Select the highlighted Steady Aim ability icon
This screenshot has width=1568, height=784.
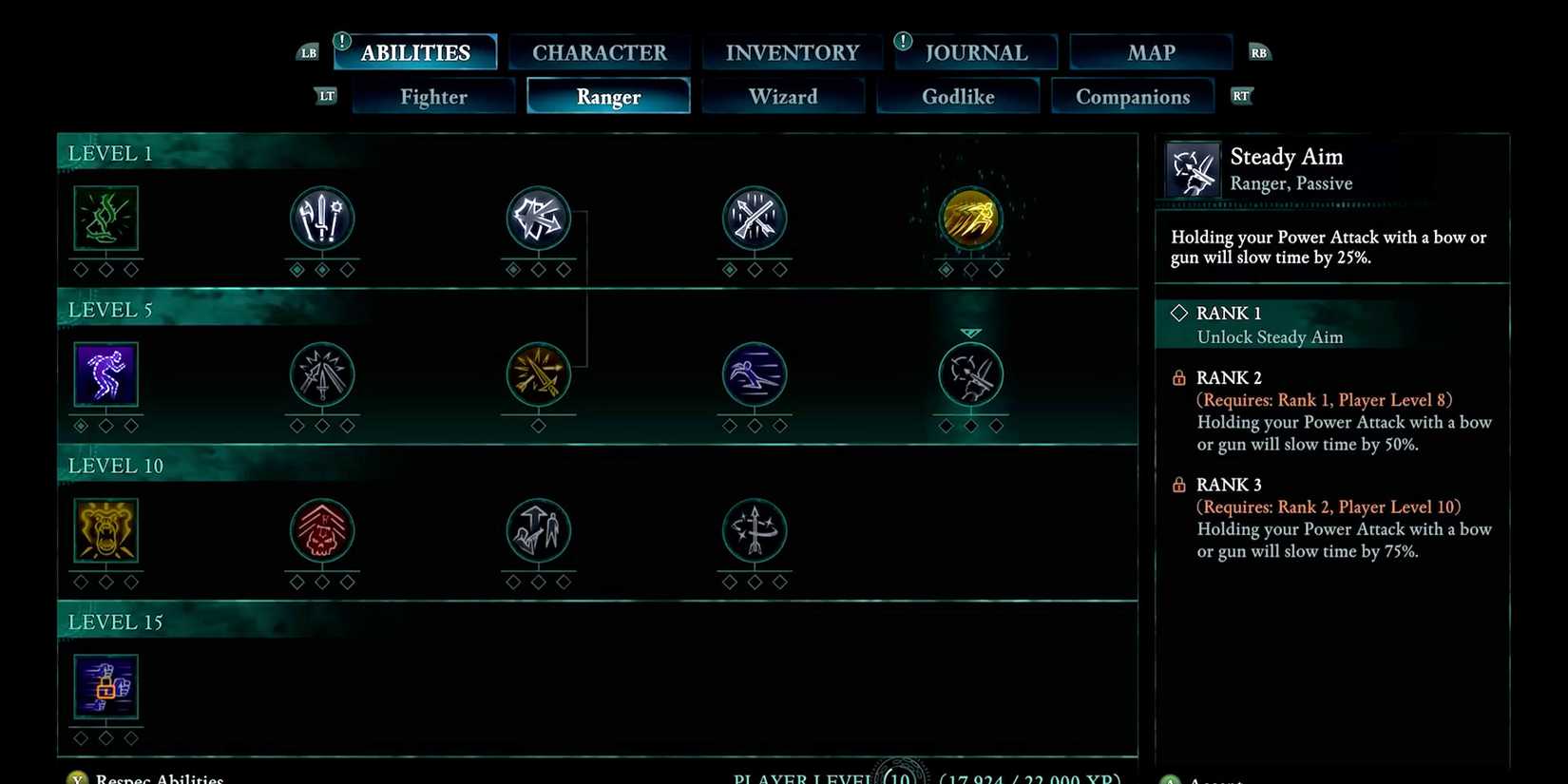pos(970,374)
